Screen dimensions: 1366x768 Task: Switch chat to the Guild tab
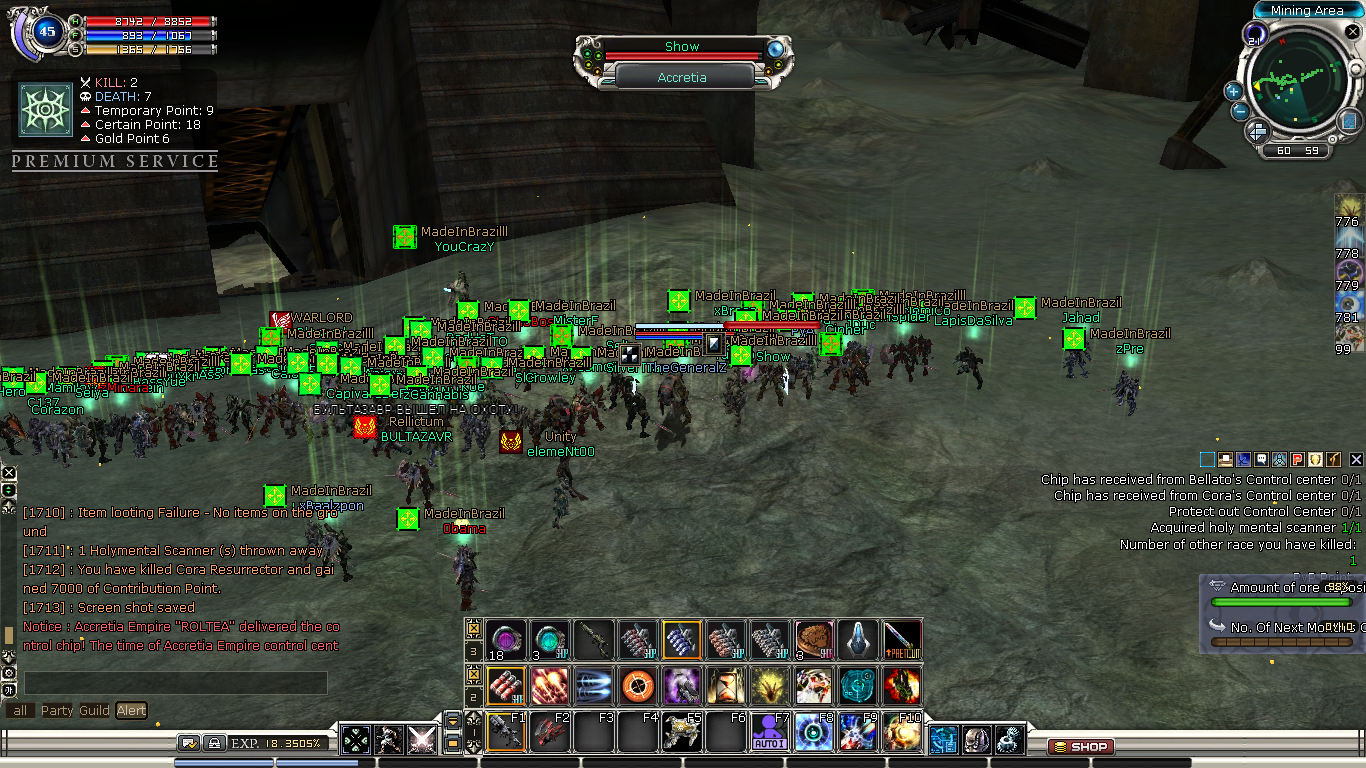[x=94, y=711]
